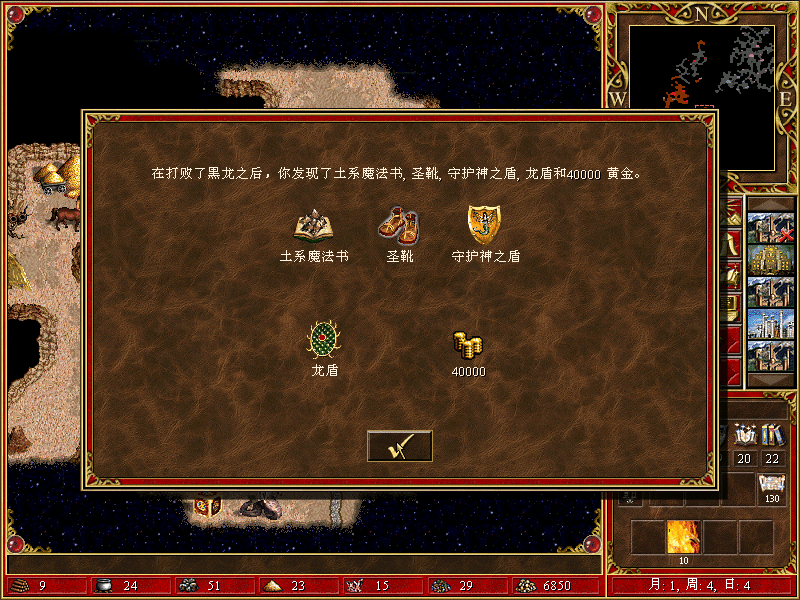800x600 pixels.
Task: Confirm the reward dialog with the checkmark button
Action: pos(399,446)
